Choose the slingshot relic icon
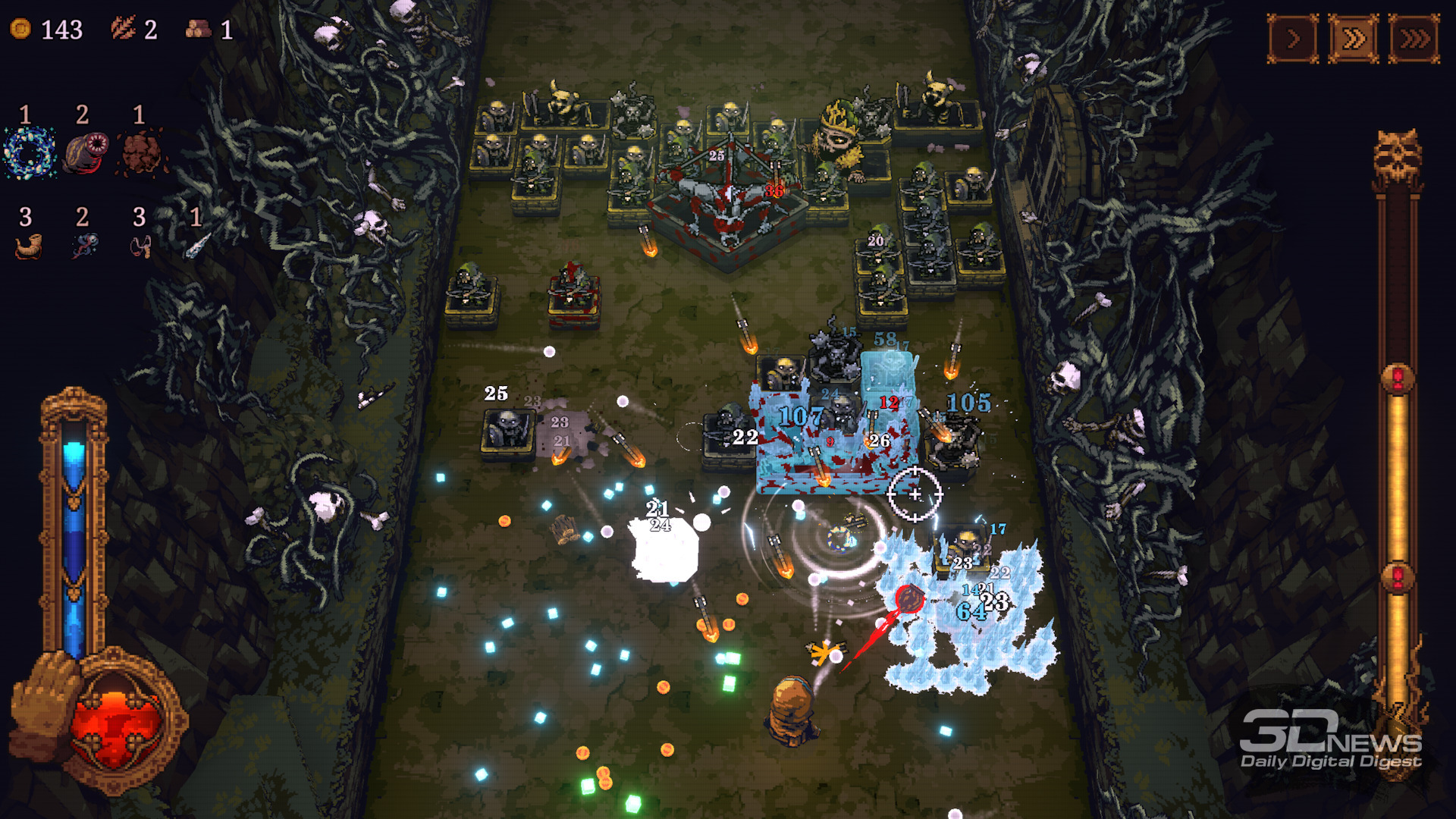1456x819 pixels. pos(141,246)
